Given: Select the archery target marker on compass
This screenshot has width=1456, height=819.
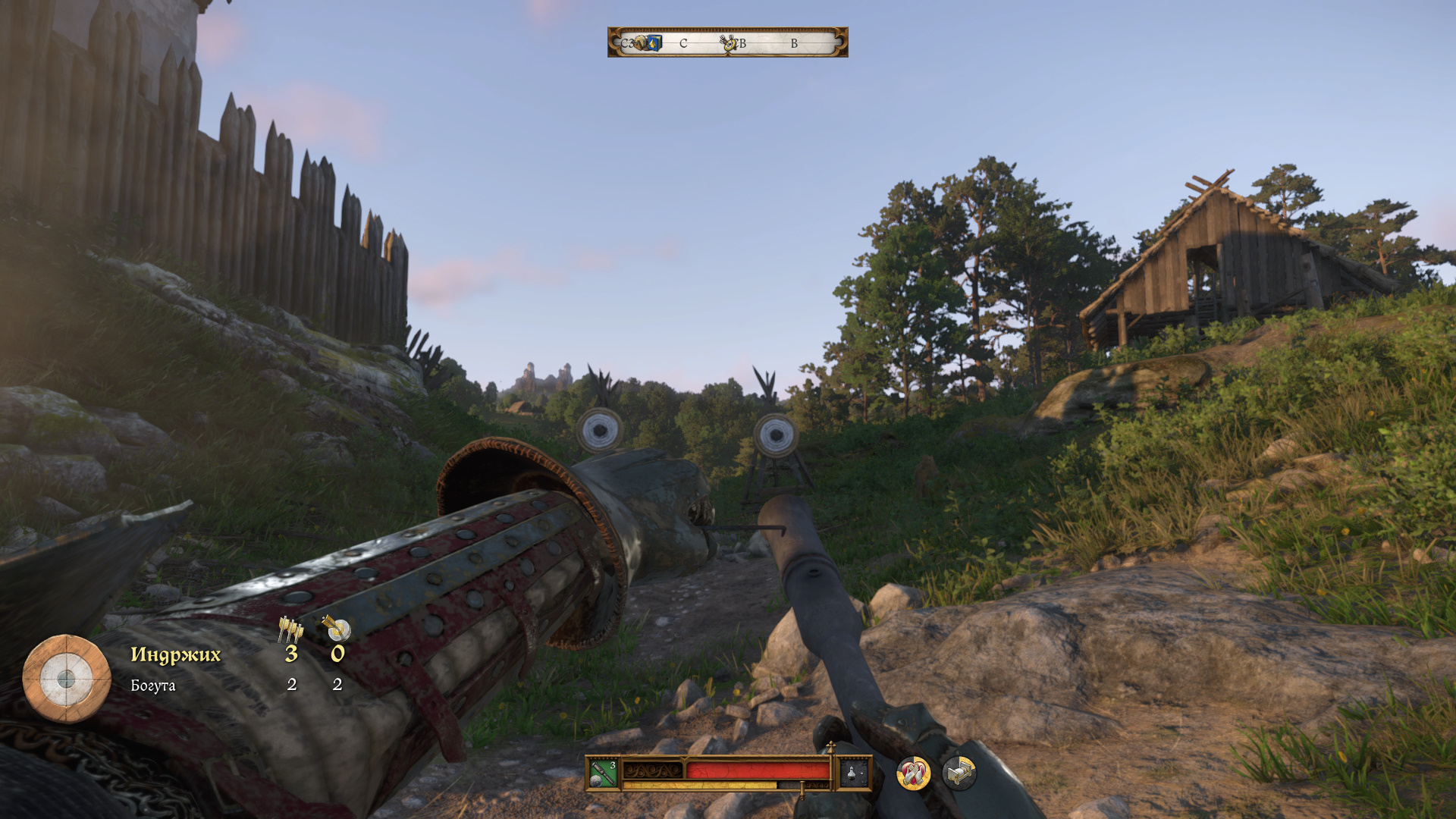Looking at the screenshot, I should [730, 43].
